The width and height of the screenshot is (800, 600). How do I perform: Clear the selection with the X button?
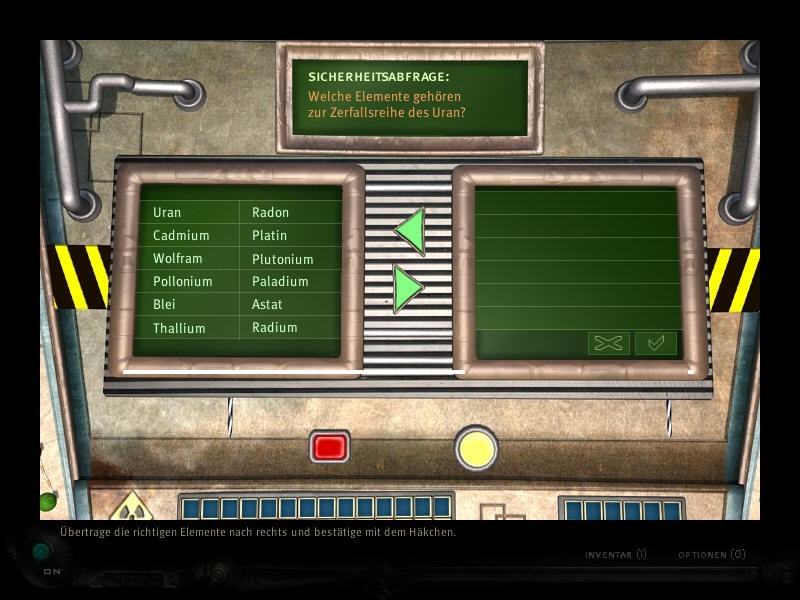point(608,343)
